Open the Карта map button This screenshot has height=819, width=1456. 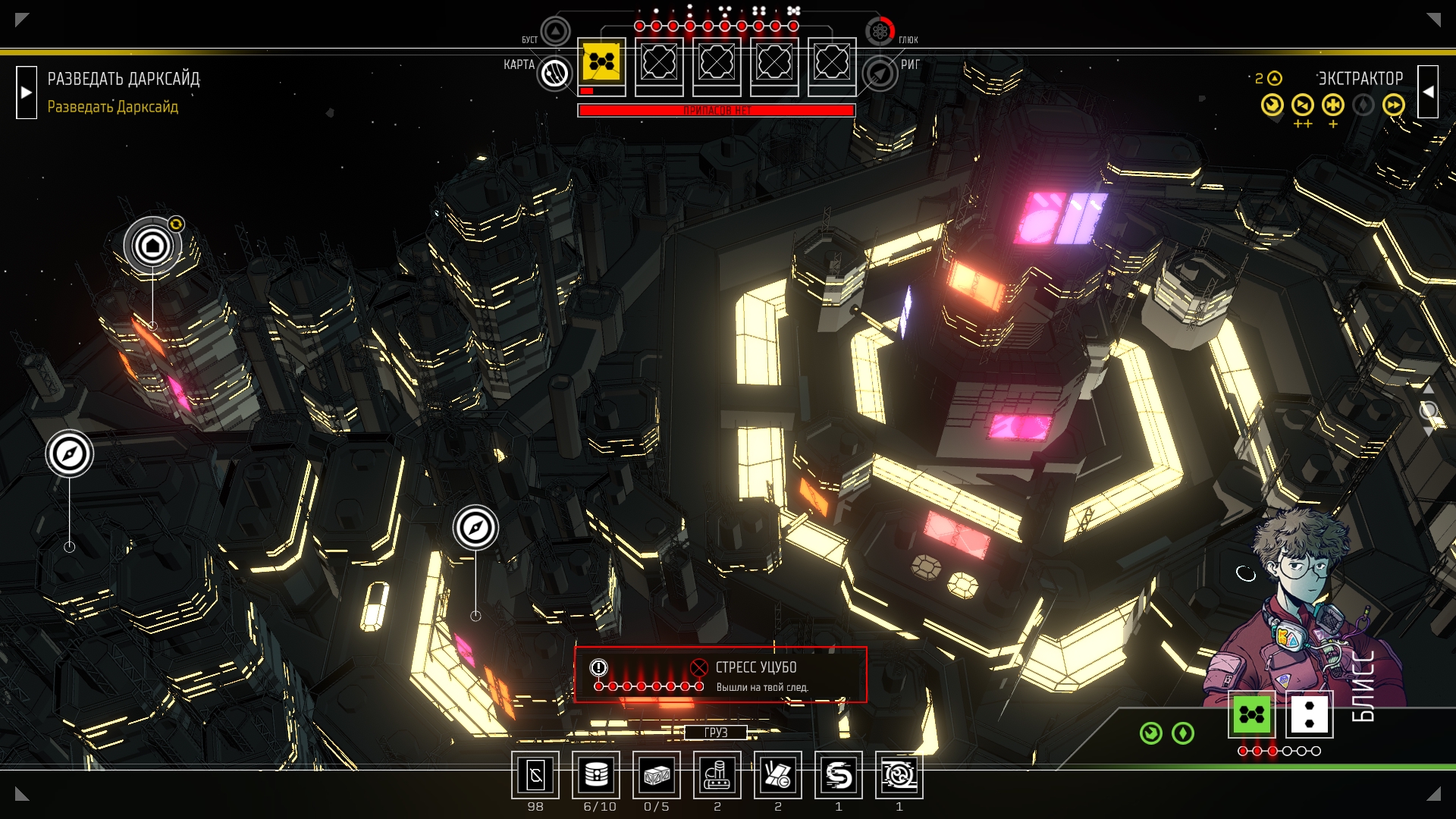(x=554, y=74)
